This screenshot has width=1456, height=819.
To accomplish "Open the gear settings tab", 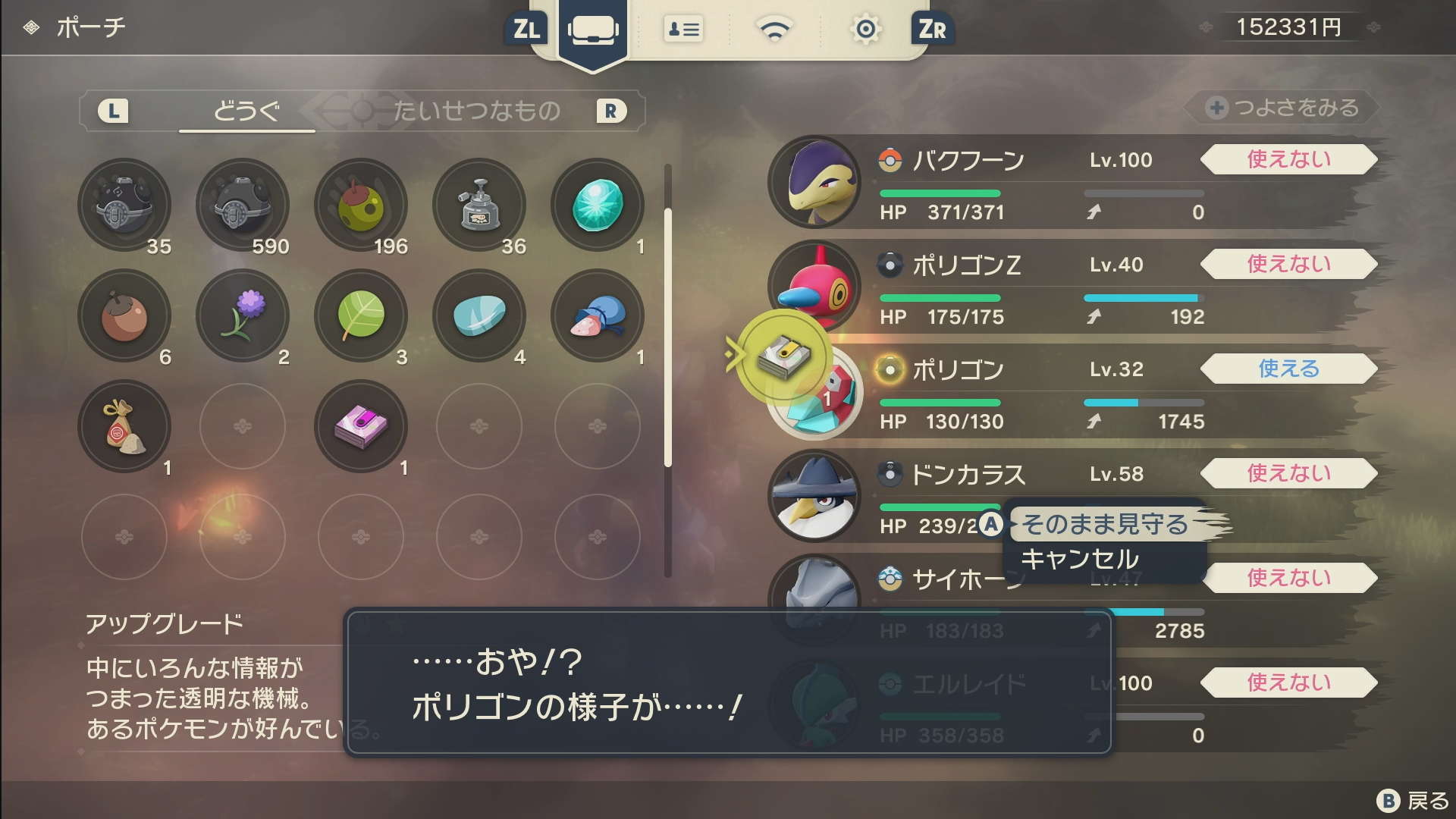I will [865, 30].
